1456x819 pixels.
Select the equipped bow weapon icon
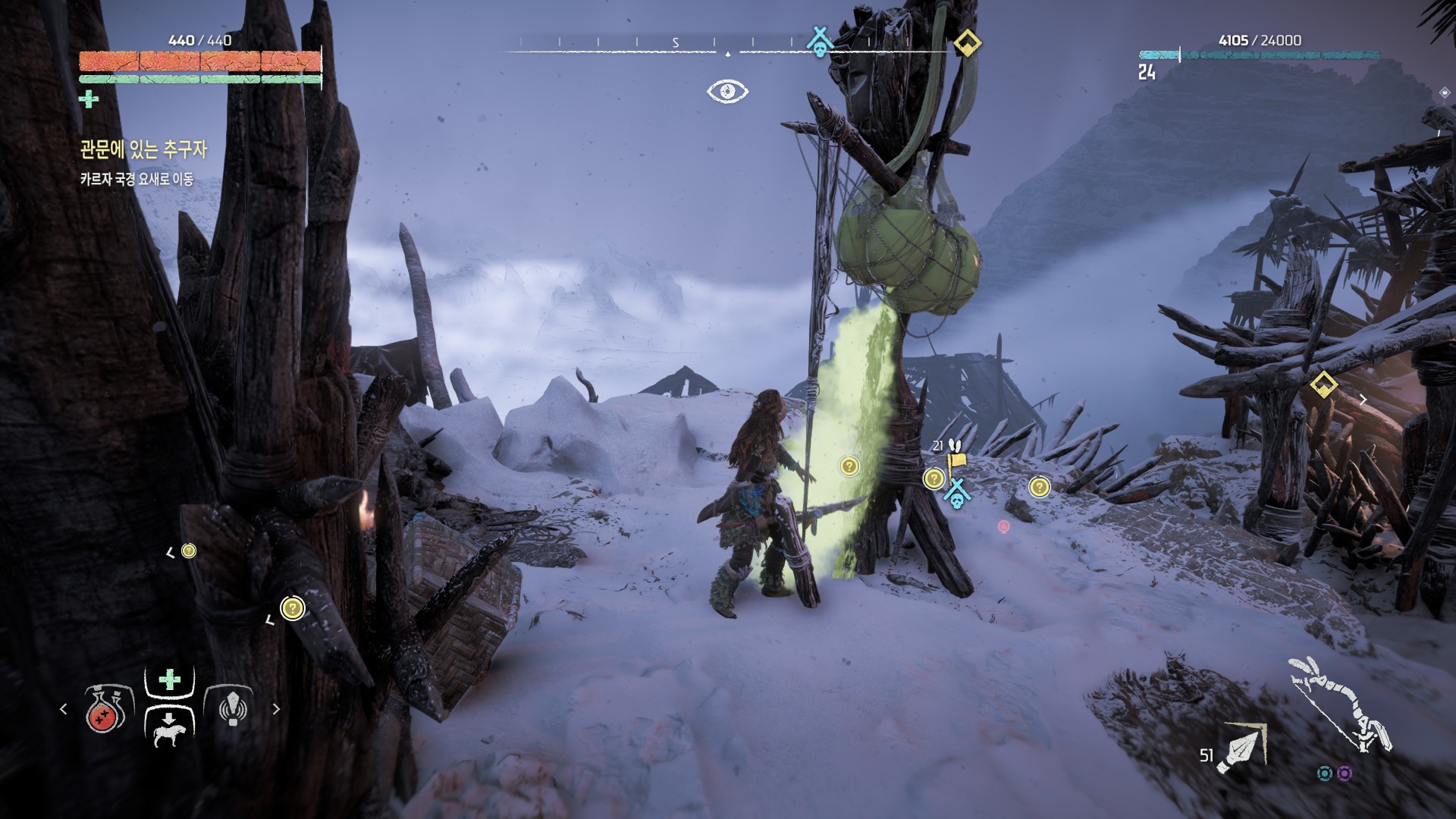pyautogui.click(x=1338, y=703)
